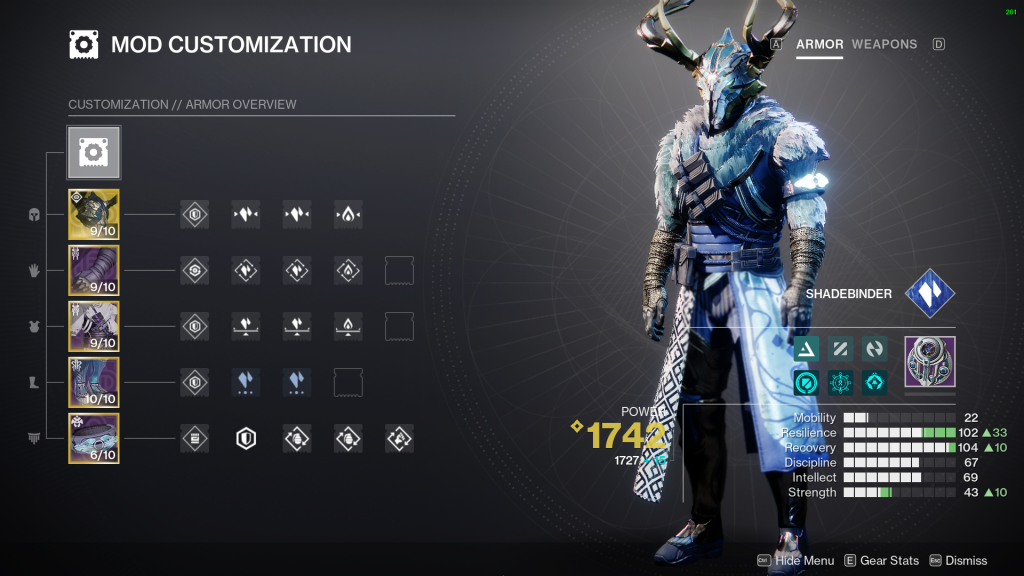This screenshot has height=576, width=1024.
Task: Select the white shield mod on class item
Action: pos(246,438)
